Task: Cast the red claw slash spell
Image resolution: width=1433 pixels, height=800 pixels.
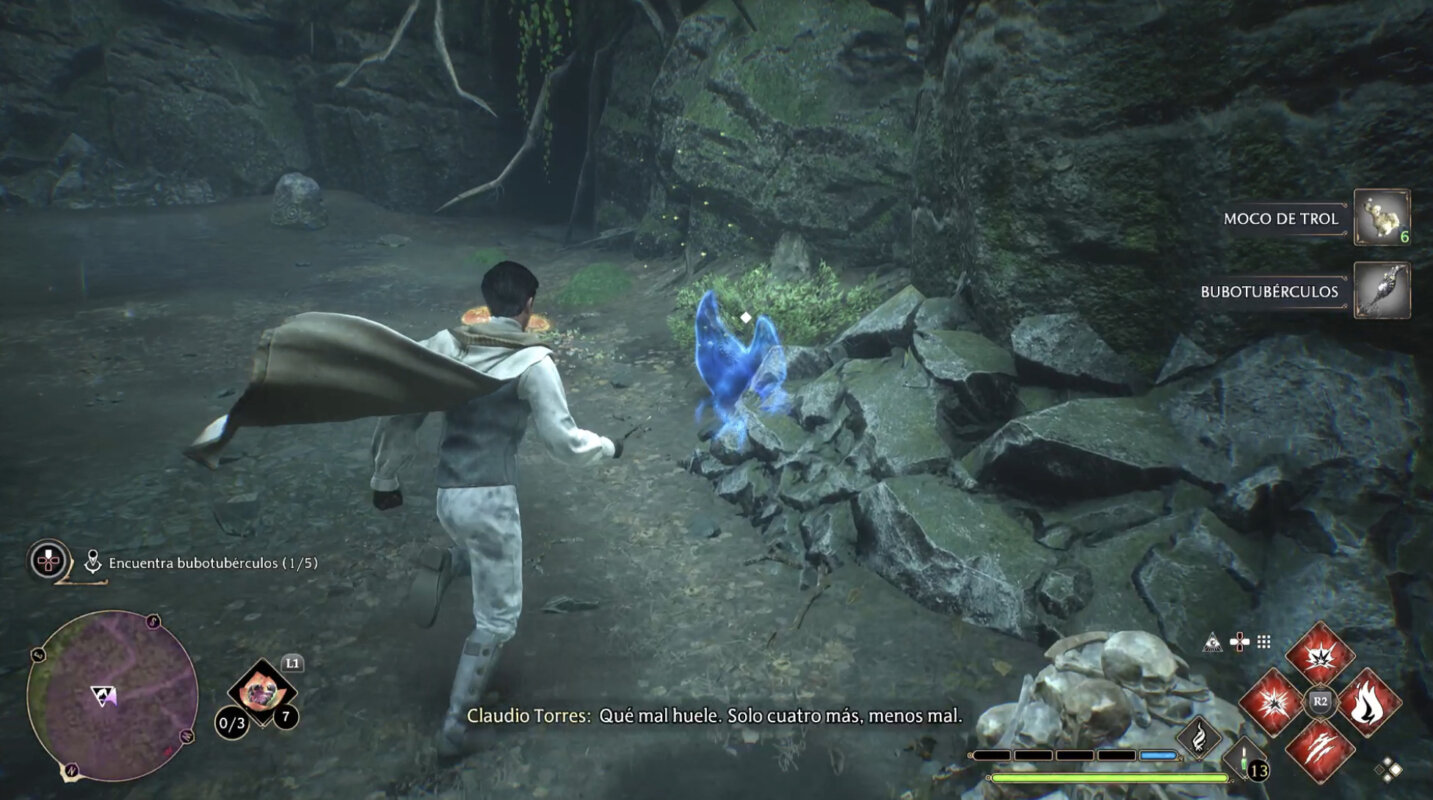Action: (x=1320, y=750)
